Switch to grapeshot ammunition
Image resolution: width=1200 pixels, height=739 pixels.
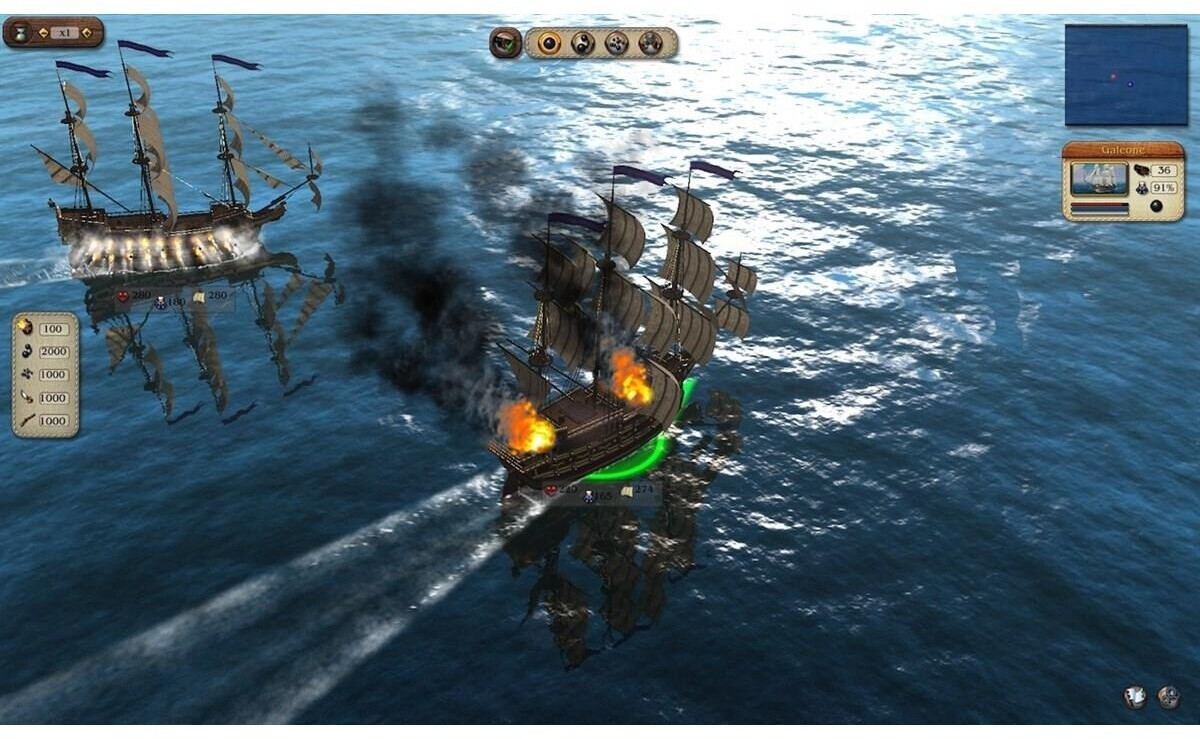[x=616, y=43]
